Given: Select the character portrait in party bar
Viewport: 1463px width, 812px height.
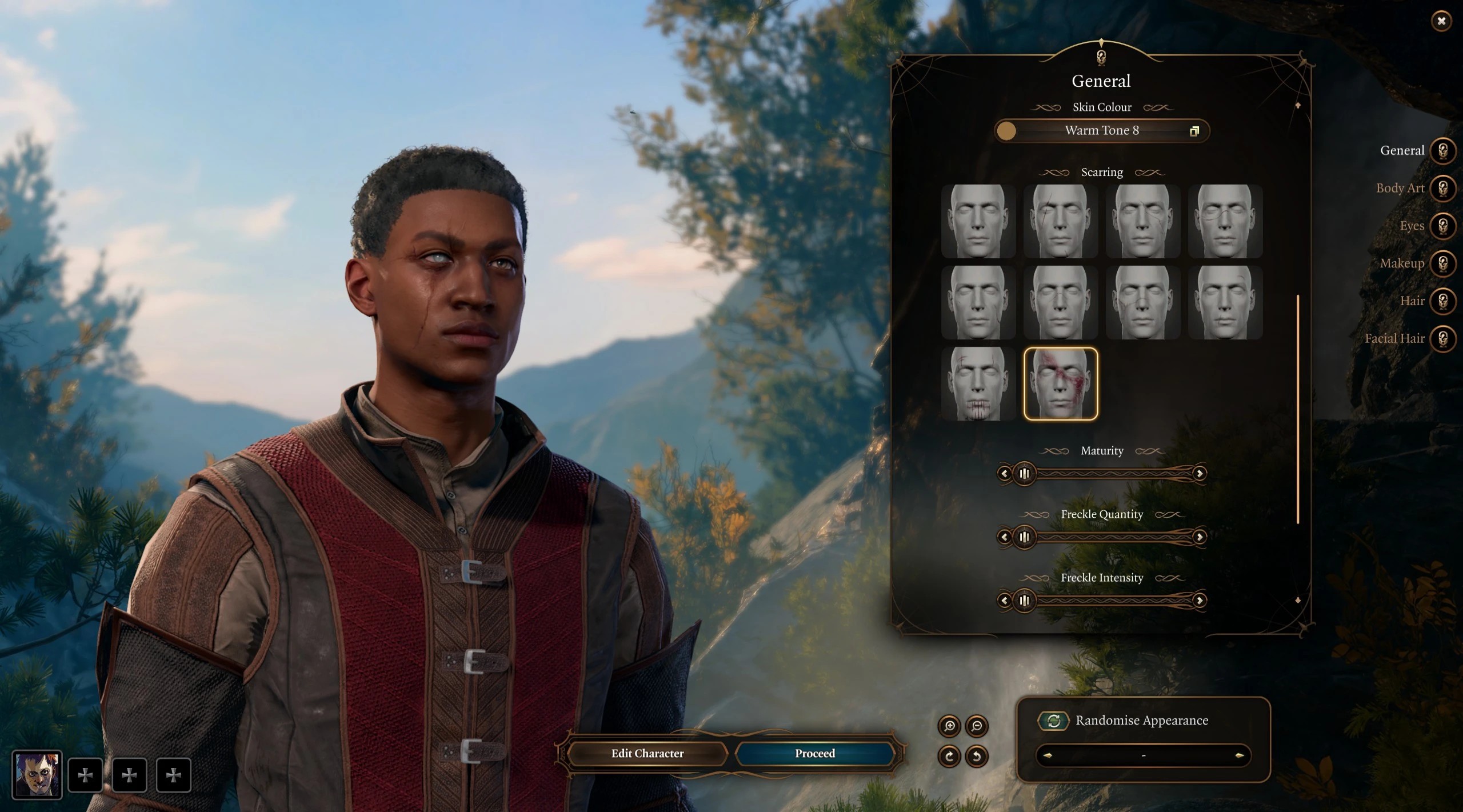Looking at the screenshot, I should [37, 775].
